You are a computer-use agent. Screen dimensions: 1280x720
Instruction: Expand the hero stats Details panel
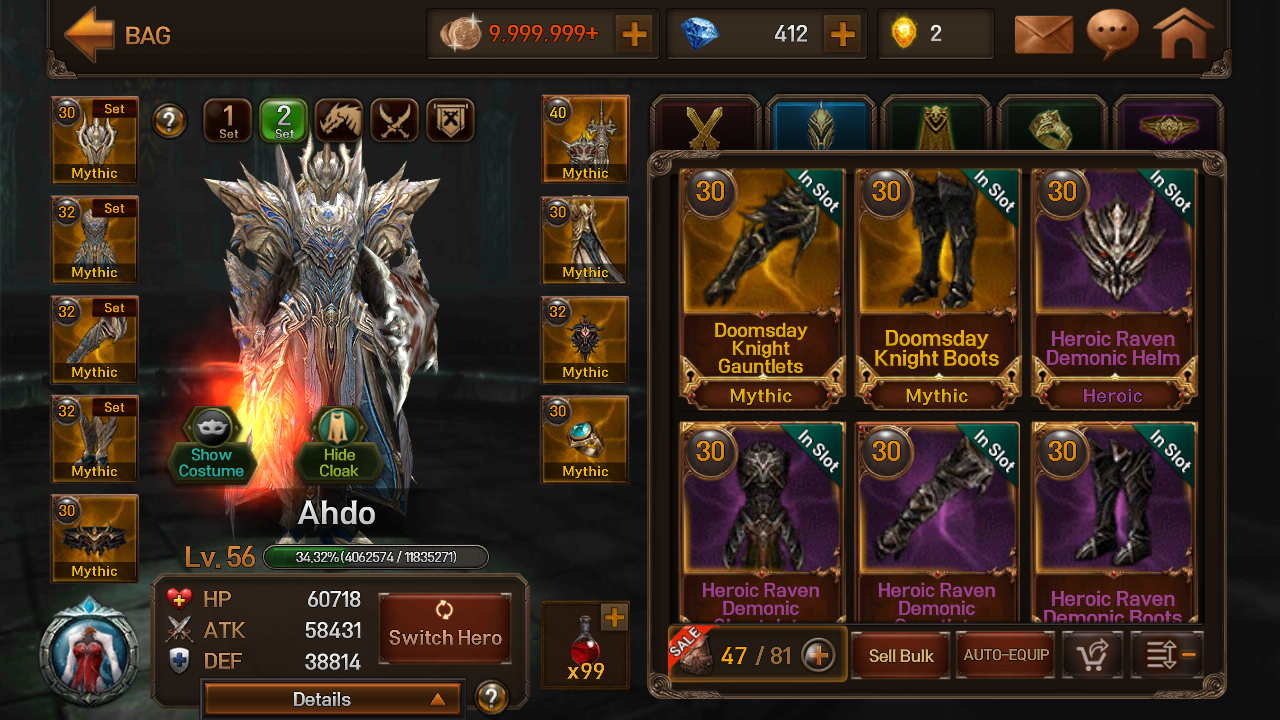(x=331, y=699)
